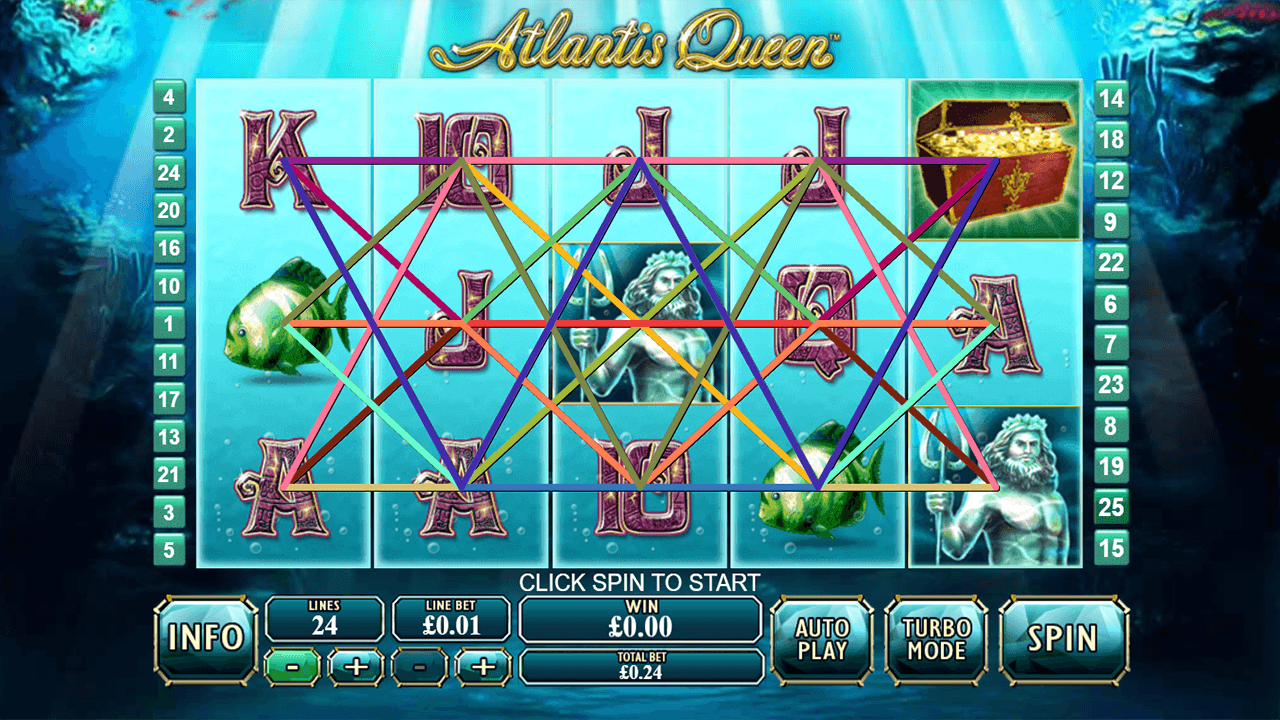Choose payline number 9 marker
Image resolution: width=1280 pixels, height=720 pixels.
coord(1111,221)
